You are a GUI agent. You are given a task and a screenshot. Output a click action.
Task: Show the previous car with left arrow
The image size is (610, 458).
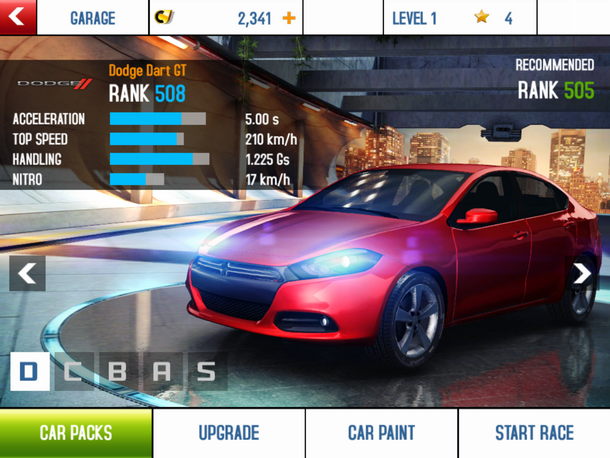coord(27,273)
